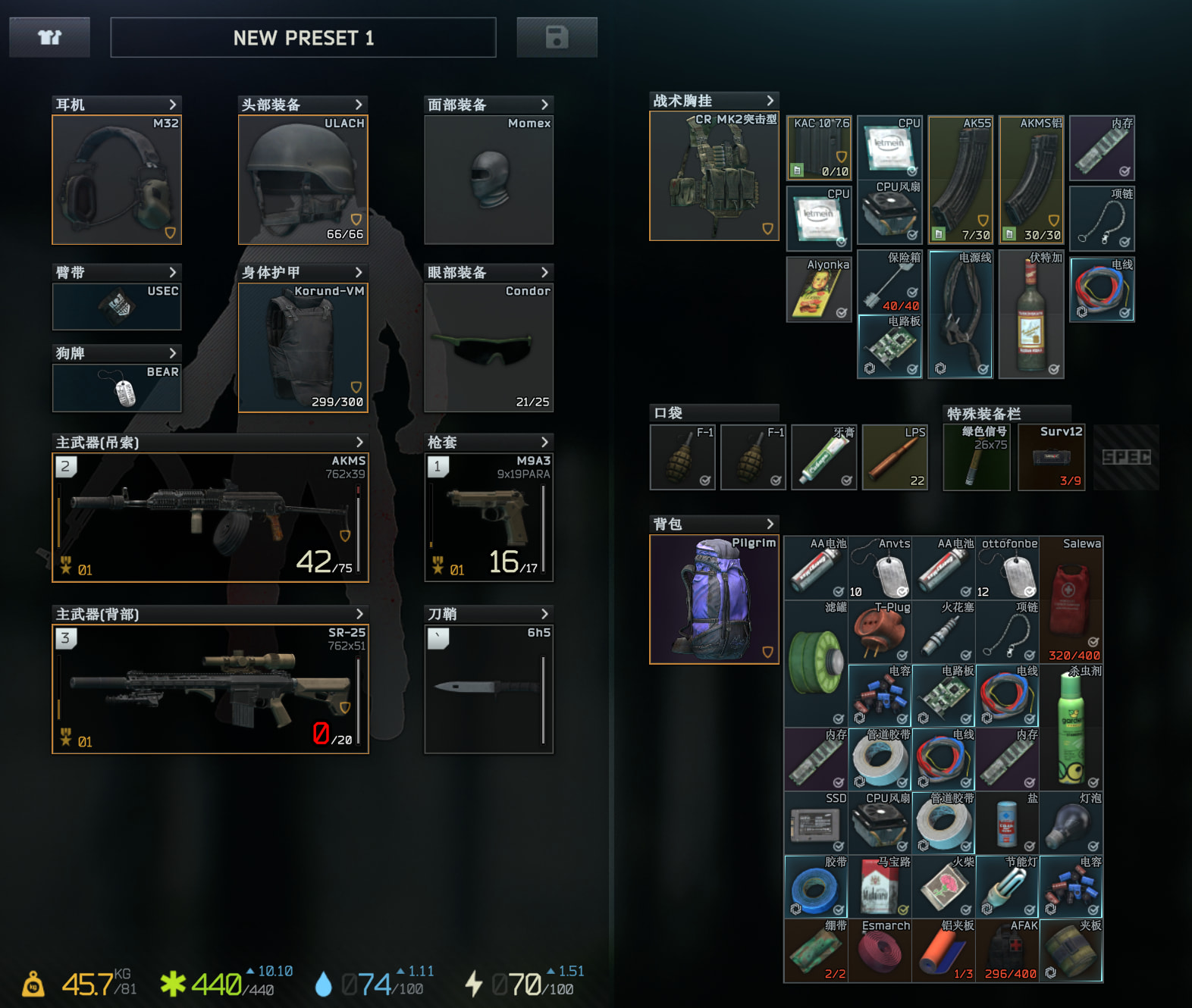Select the CR MK2 tactical rig
This screenshot has width=1192, height=1008.
(714, 176)
